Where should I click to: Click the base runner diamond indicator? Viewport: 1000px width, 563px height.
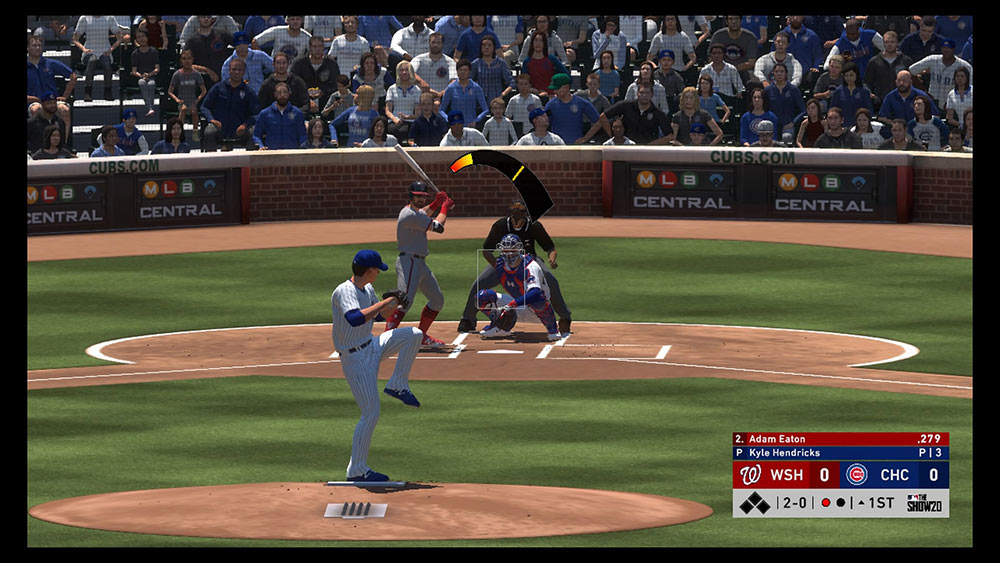coord(754,503)
